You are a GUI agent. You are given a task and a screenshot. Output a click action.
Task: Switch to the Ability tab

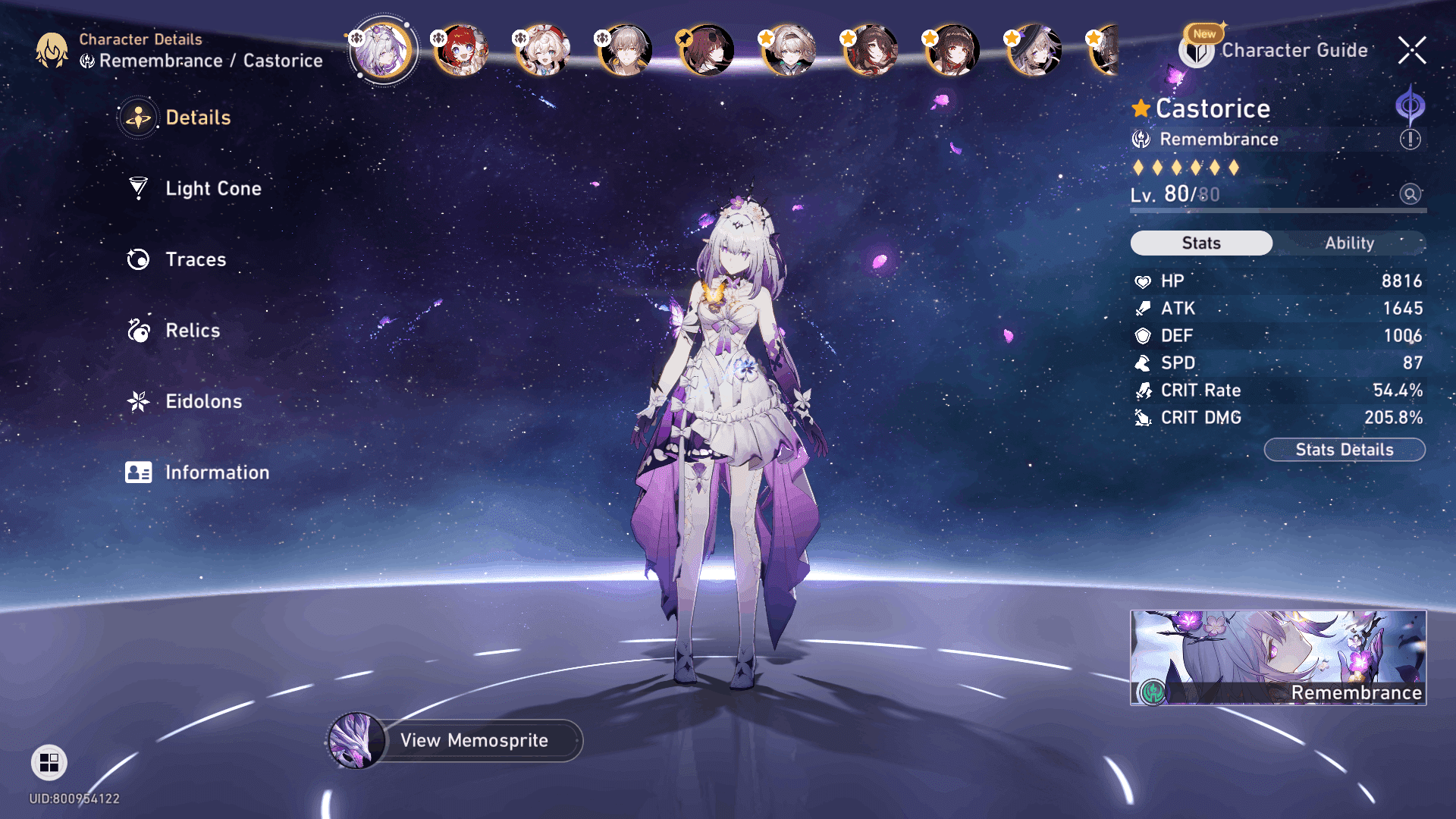(1349, 243)
